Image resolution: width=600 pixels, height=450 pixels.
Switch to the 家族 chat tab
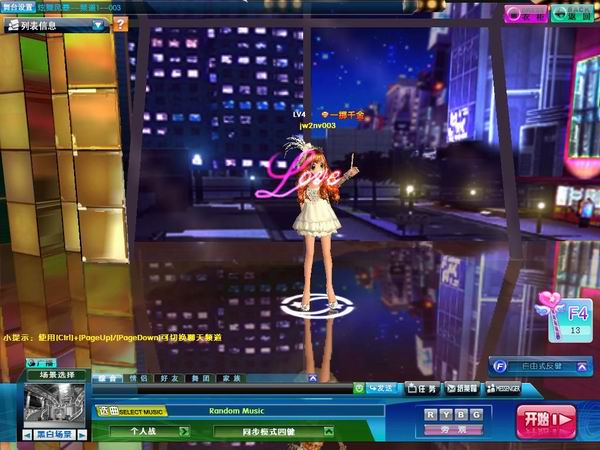coord(231,378)
